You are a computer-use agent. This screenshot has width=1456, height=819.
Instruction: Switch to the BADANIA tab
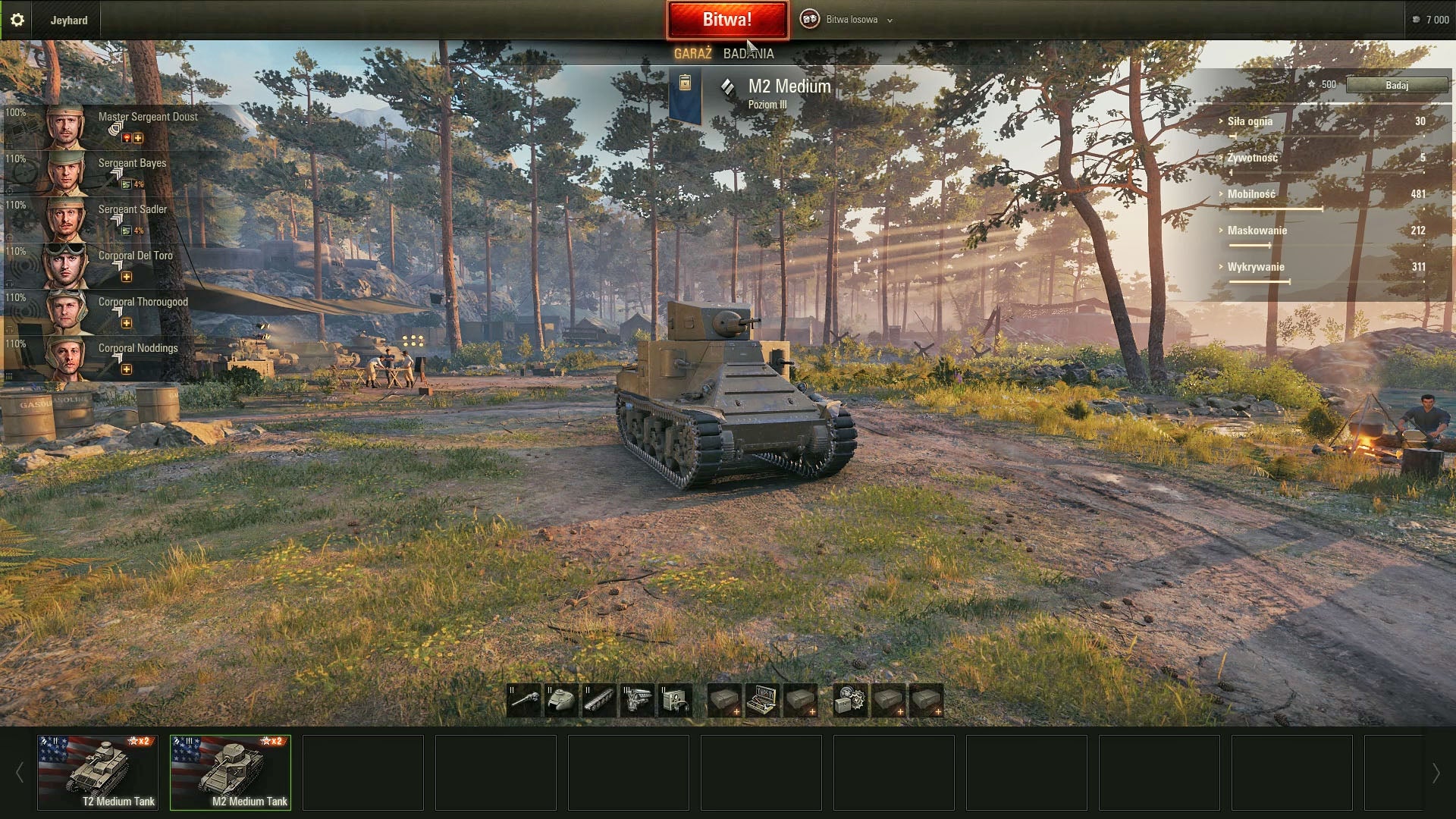tap(748, 54)
